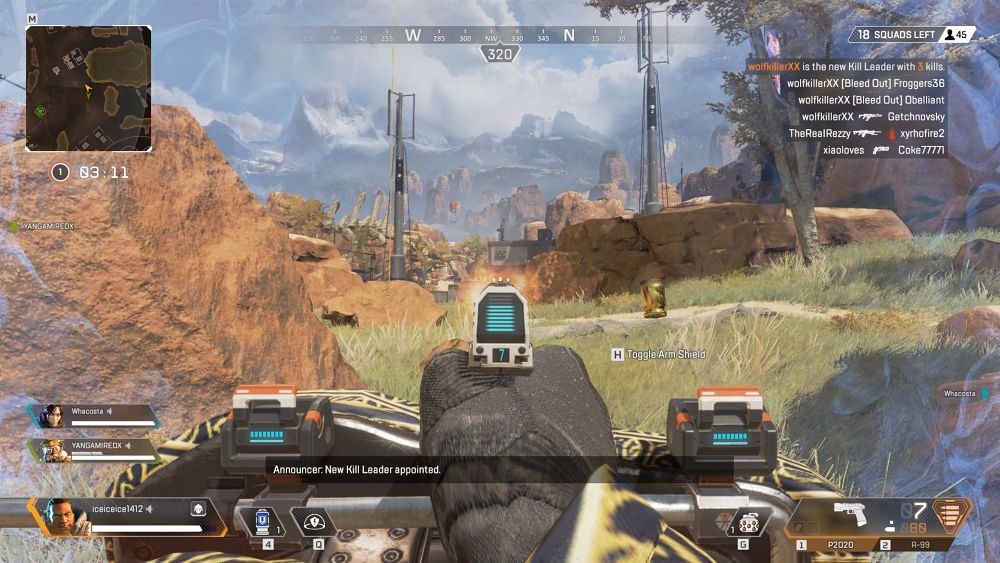Click the squads left counter
The width and height of the screenshot is (1000, 563).
coord(900,35)
